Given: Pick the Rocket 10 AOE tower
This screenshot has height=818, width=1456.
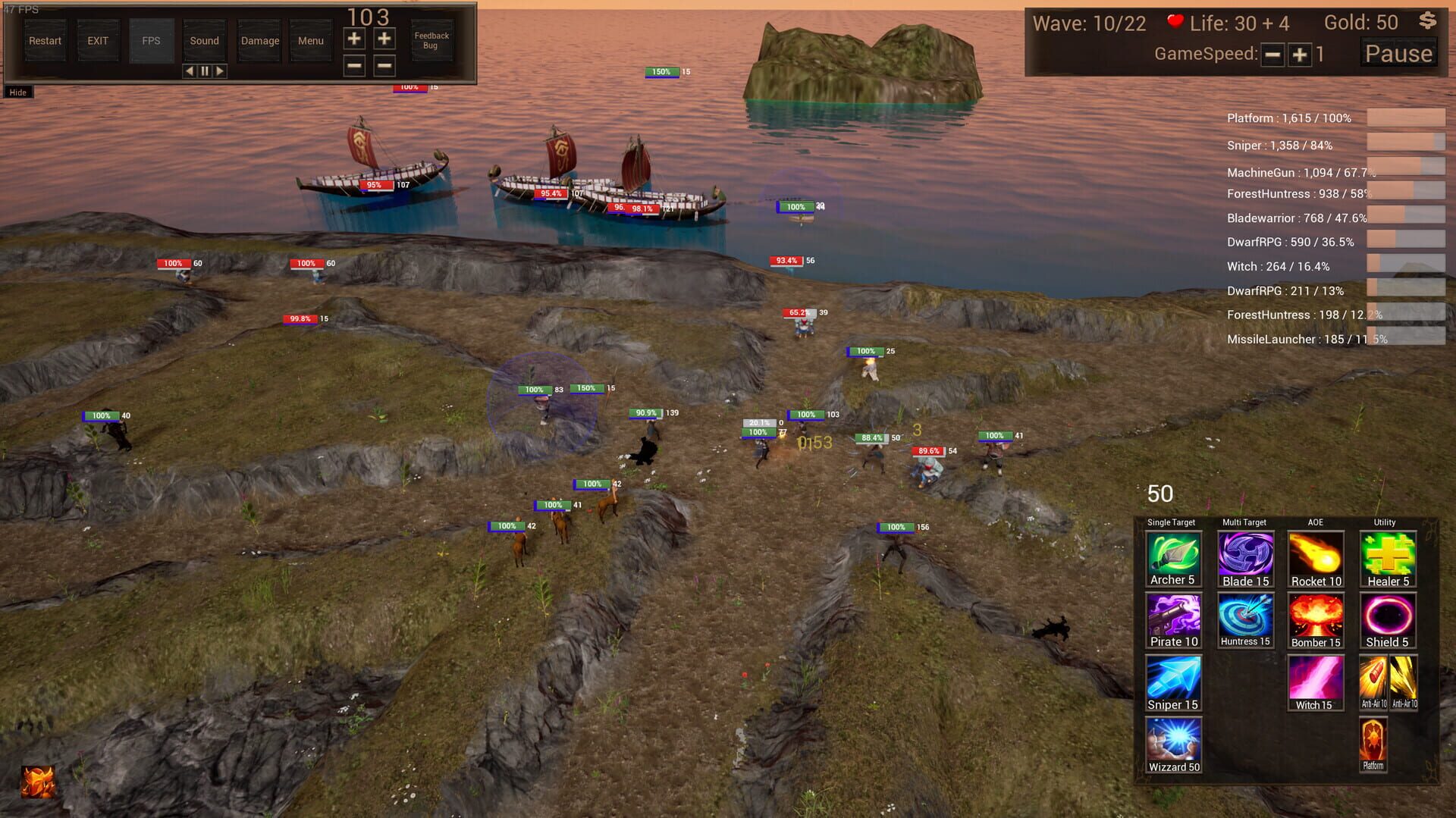Looking at the screenshot, I should pyautogui.click(x=1315, y=557).
